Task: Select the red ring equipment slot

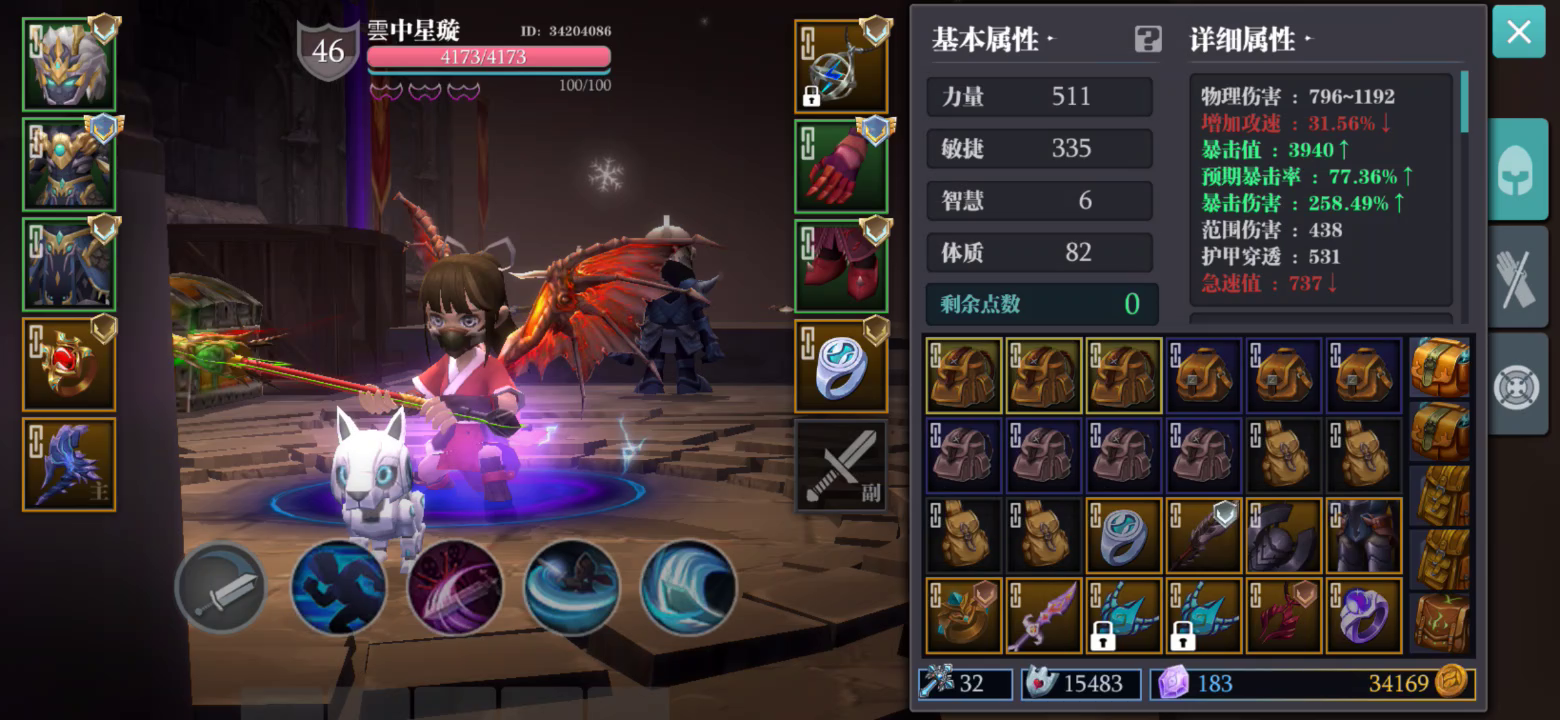Action: [68, 365]
